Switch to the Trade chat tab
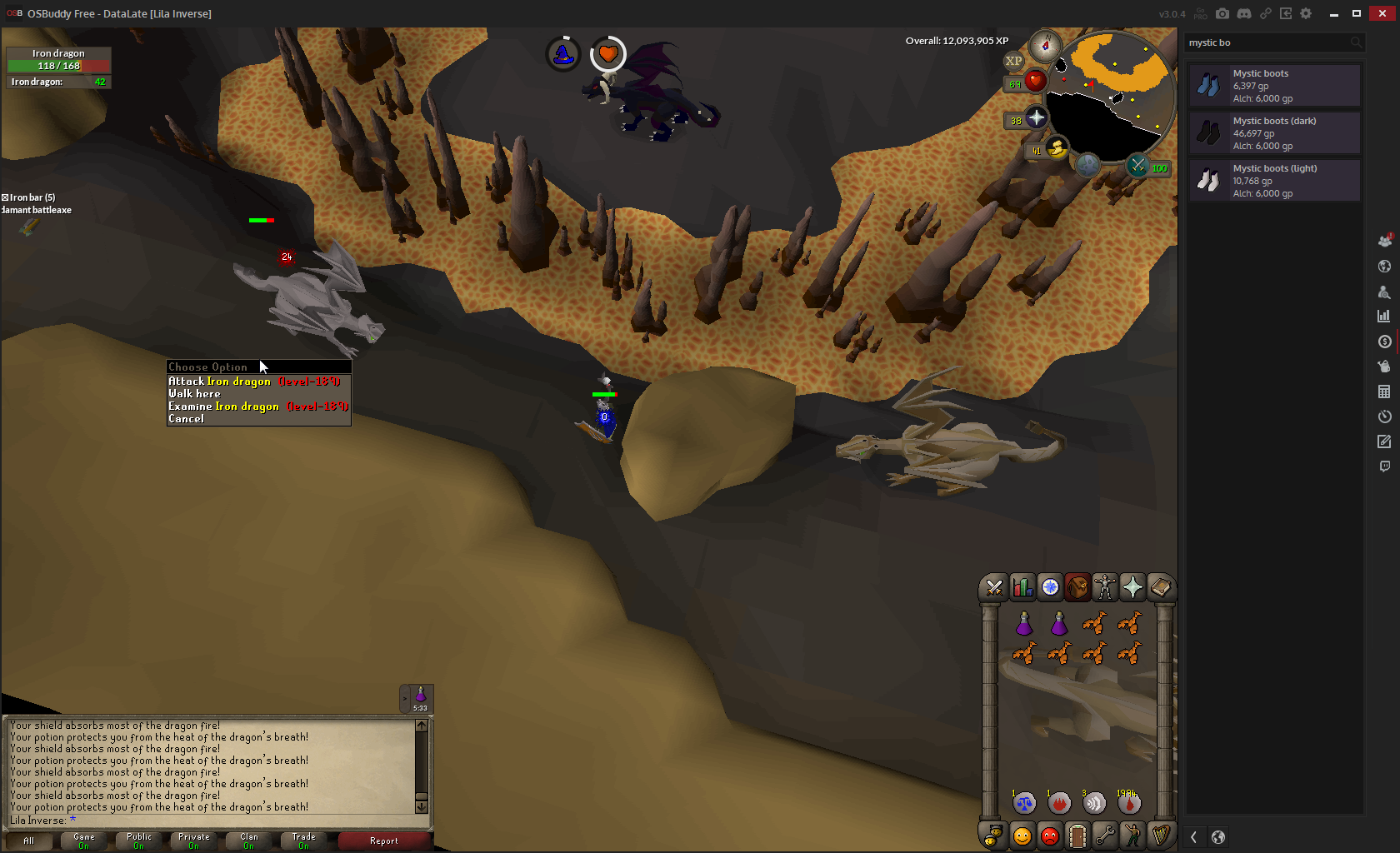This screenshot has height=853, width=1400. click(x=304, y=841)
